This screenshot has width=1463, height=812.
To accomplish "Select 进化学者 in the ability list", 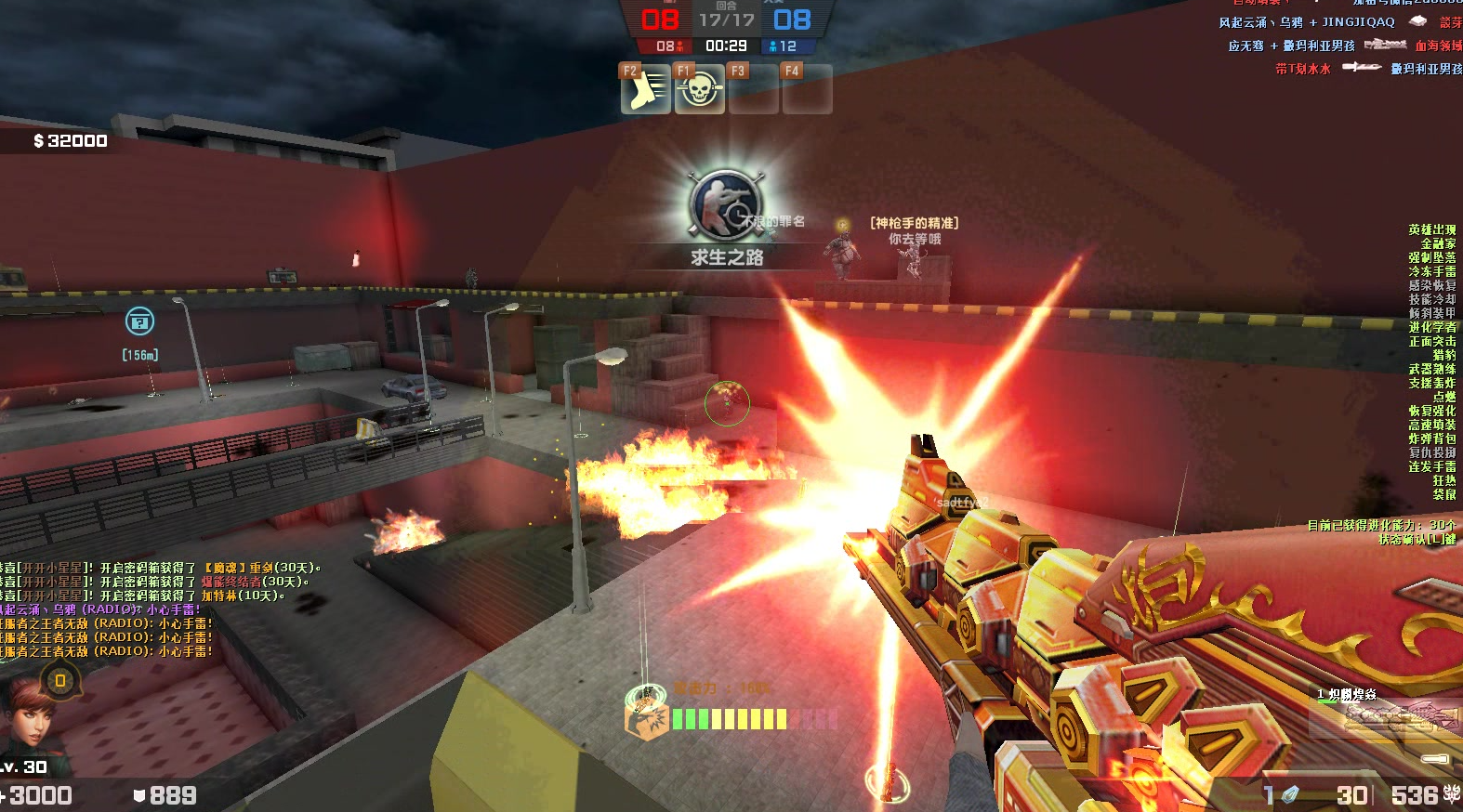I will point(1431,327).
